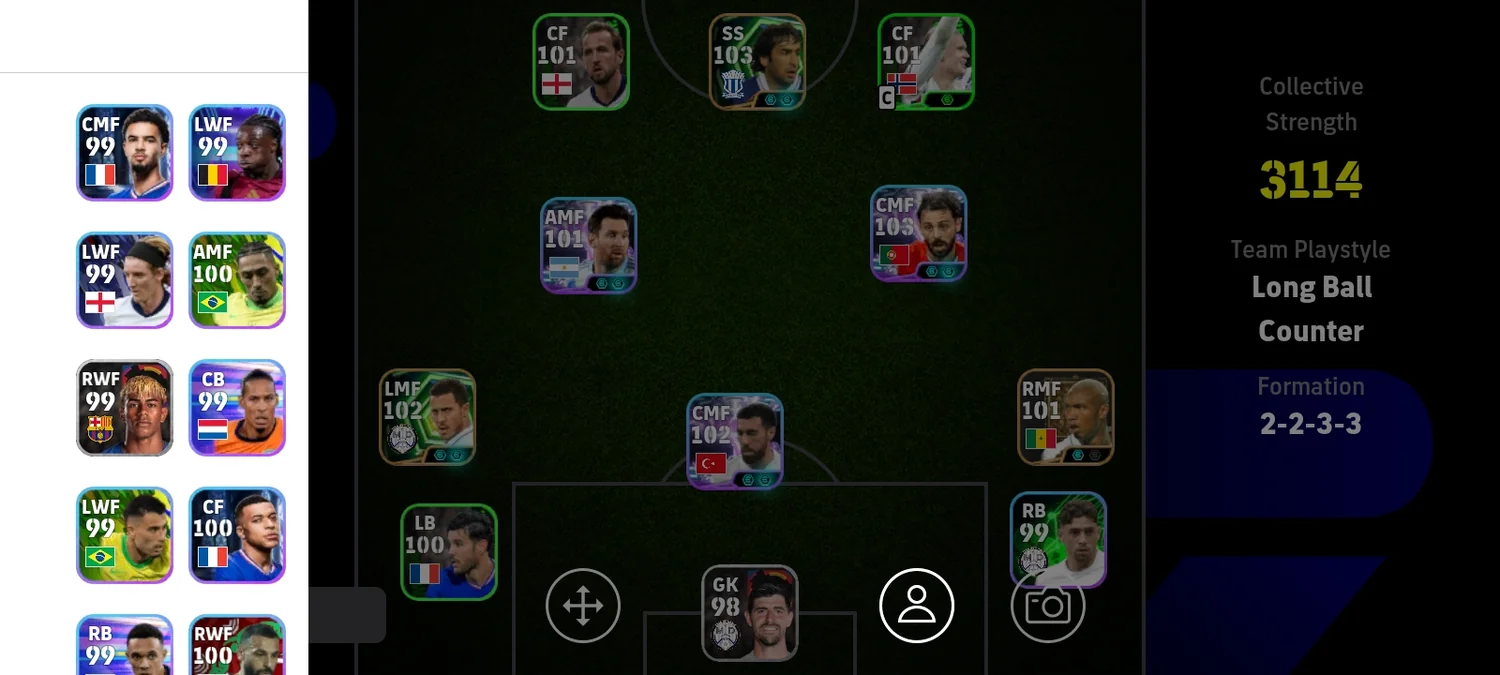The image size is (1500, 675).
Task: Choose the LWF 99 England reserve
Action: pyautogui.click(x=125, y=280)
